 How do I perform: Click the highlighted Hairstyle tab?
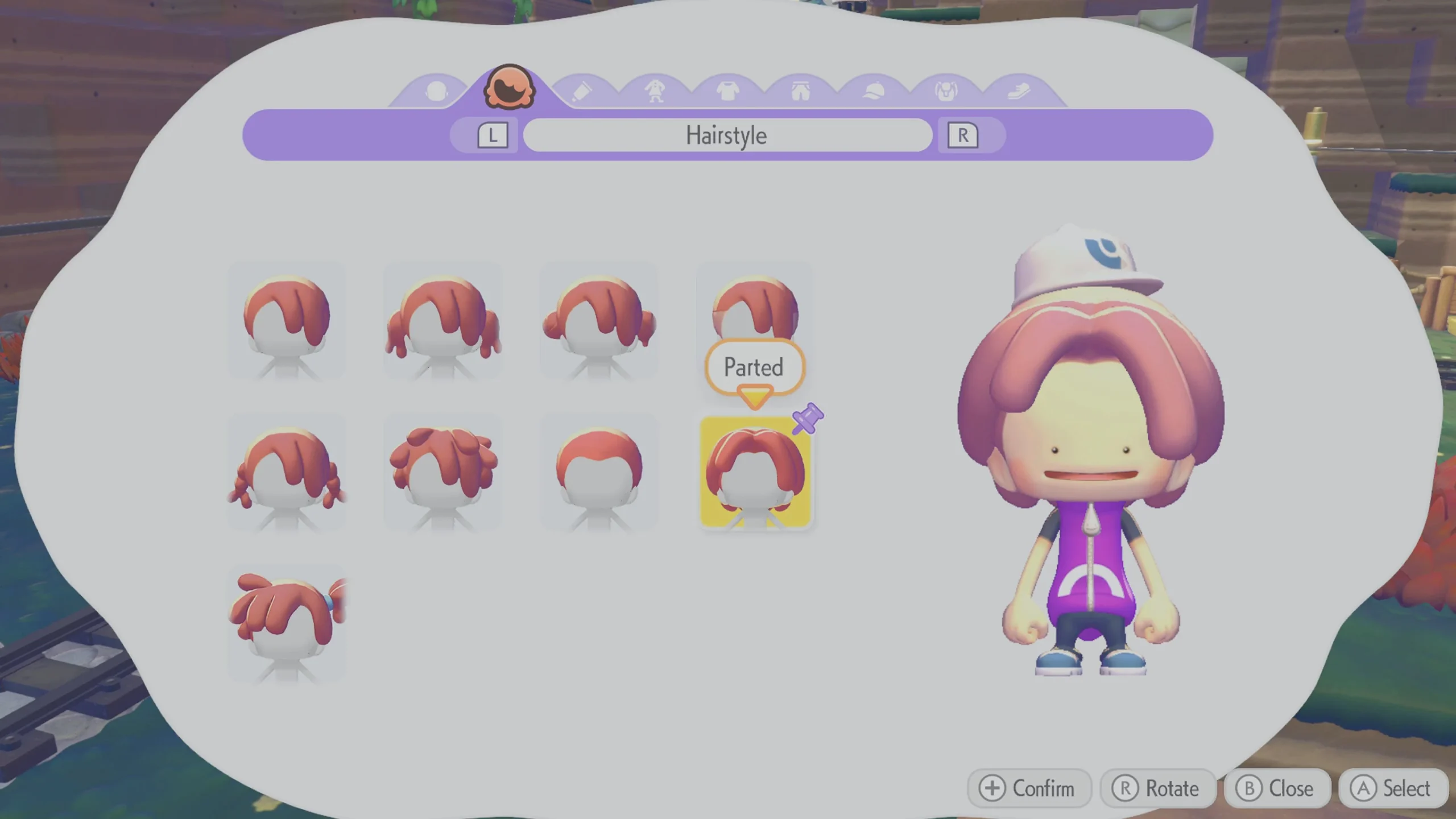pyautogui.click(x=509, y=85)
